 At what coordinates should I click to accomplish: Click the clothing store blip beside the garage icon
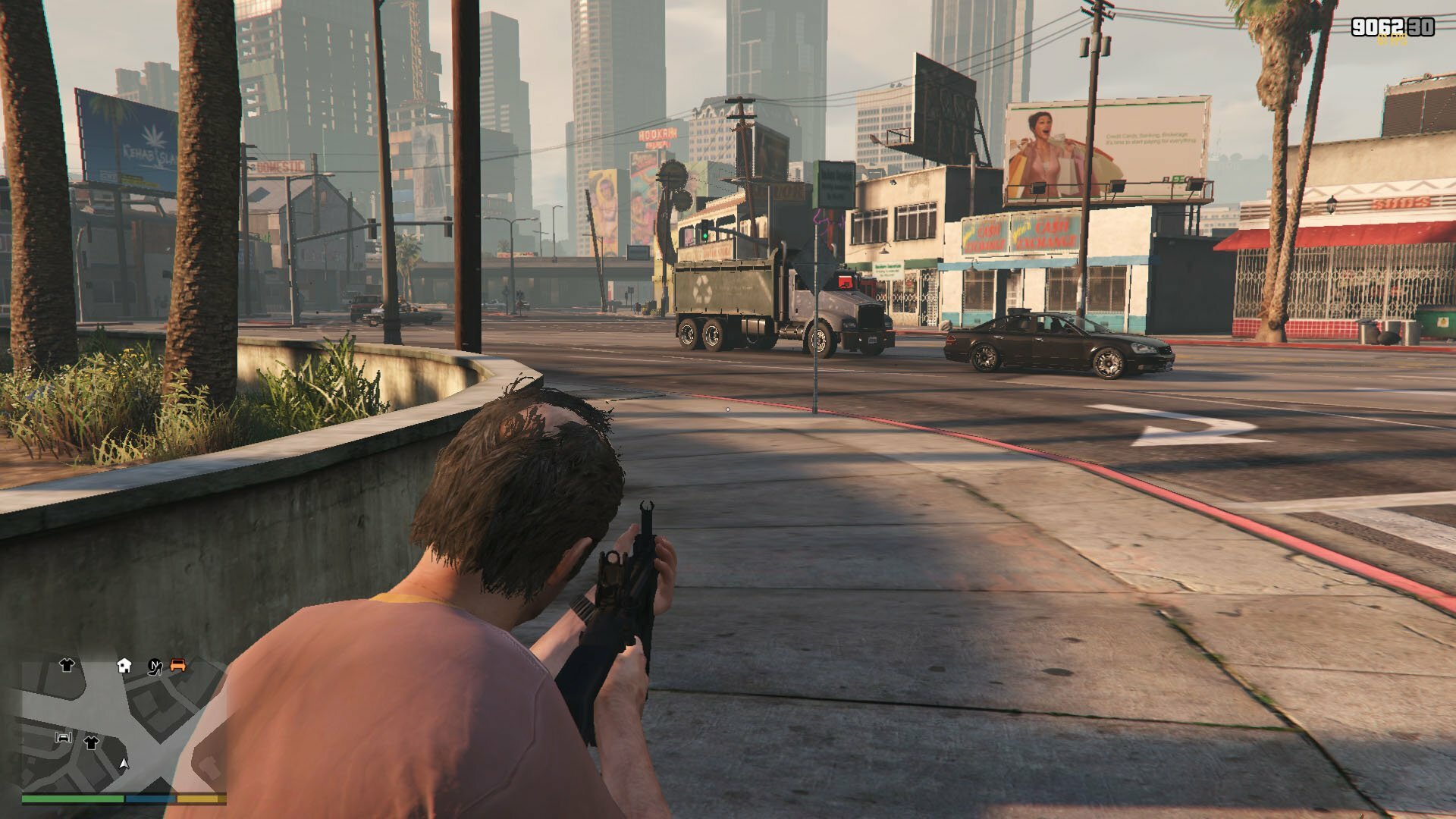92,742
